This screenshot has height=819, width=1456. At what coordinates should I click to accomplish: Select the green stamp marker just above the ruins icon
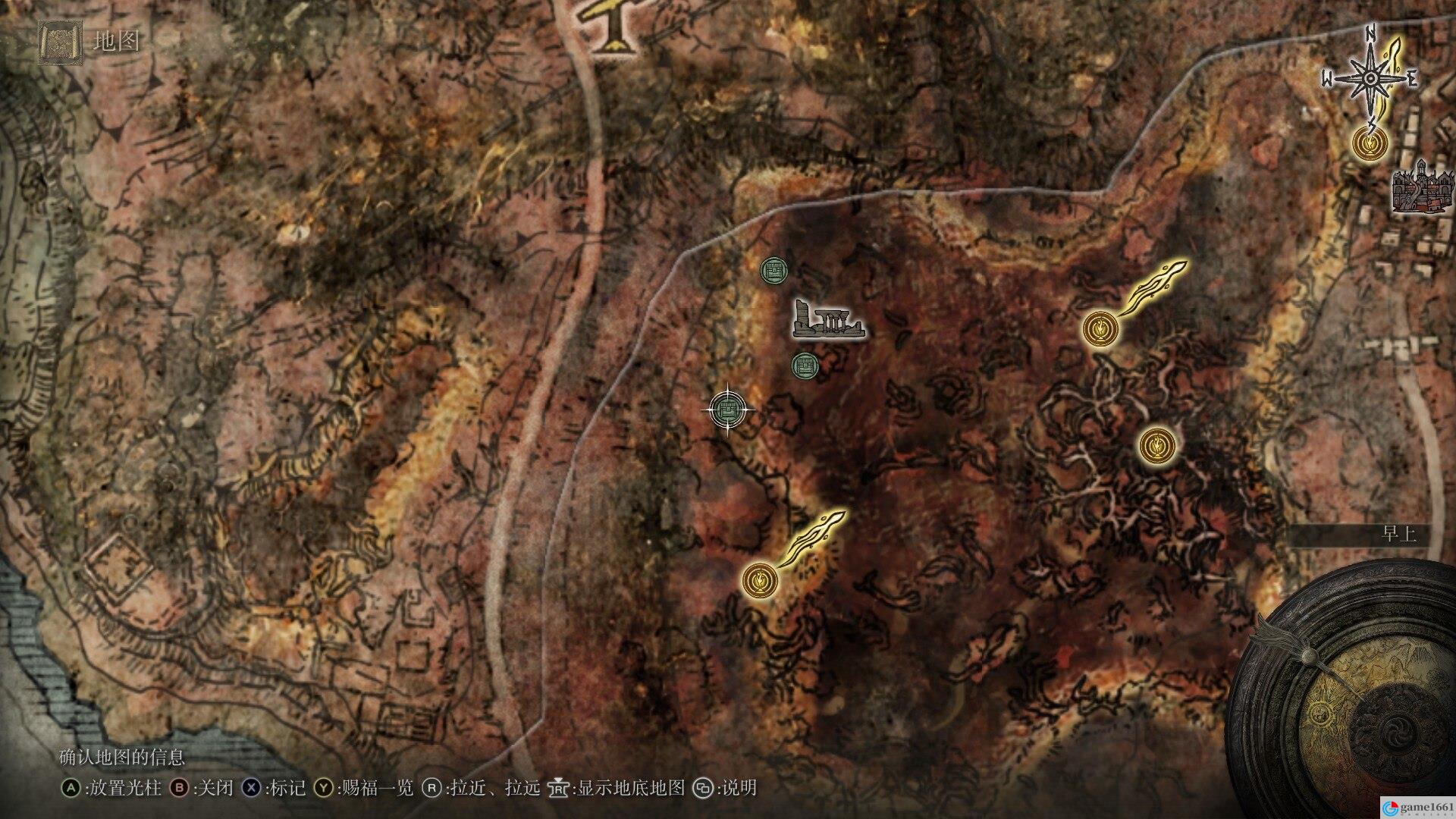tap(775, 269)
